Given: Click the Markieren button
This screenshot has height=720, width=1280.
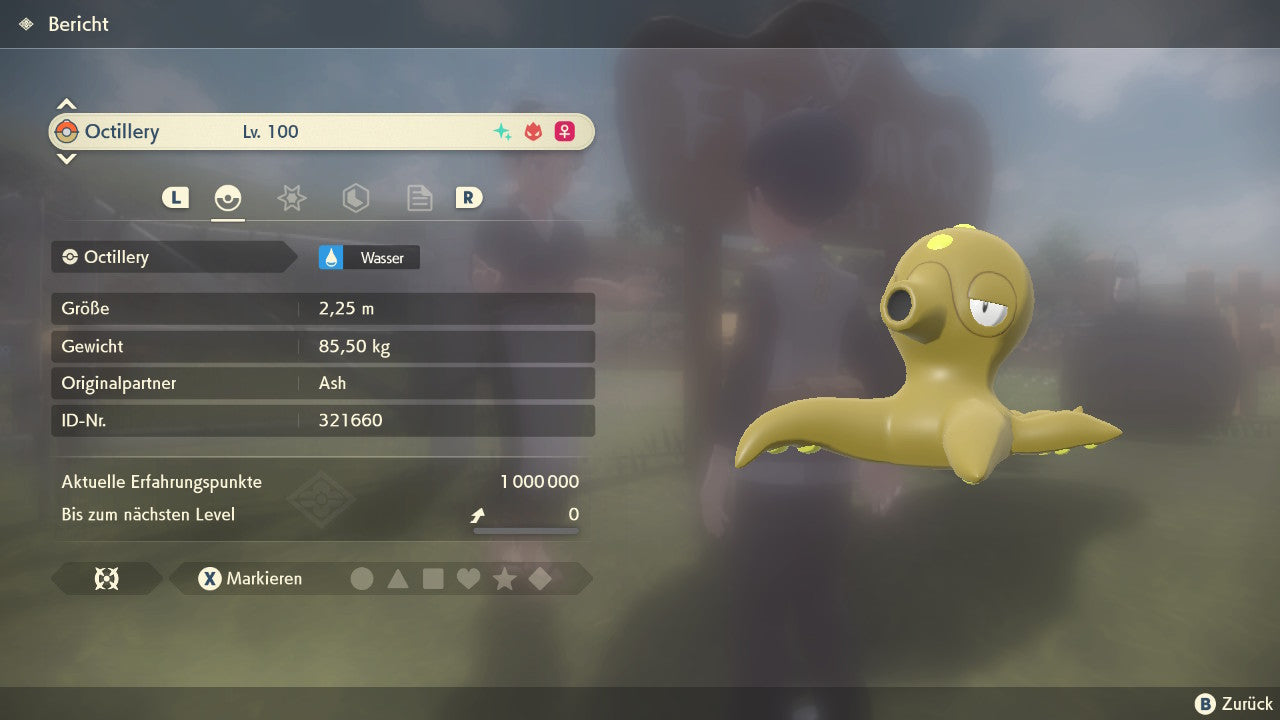Looking at the screenshot, I should coord(251,579).
